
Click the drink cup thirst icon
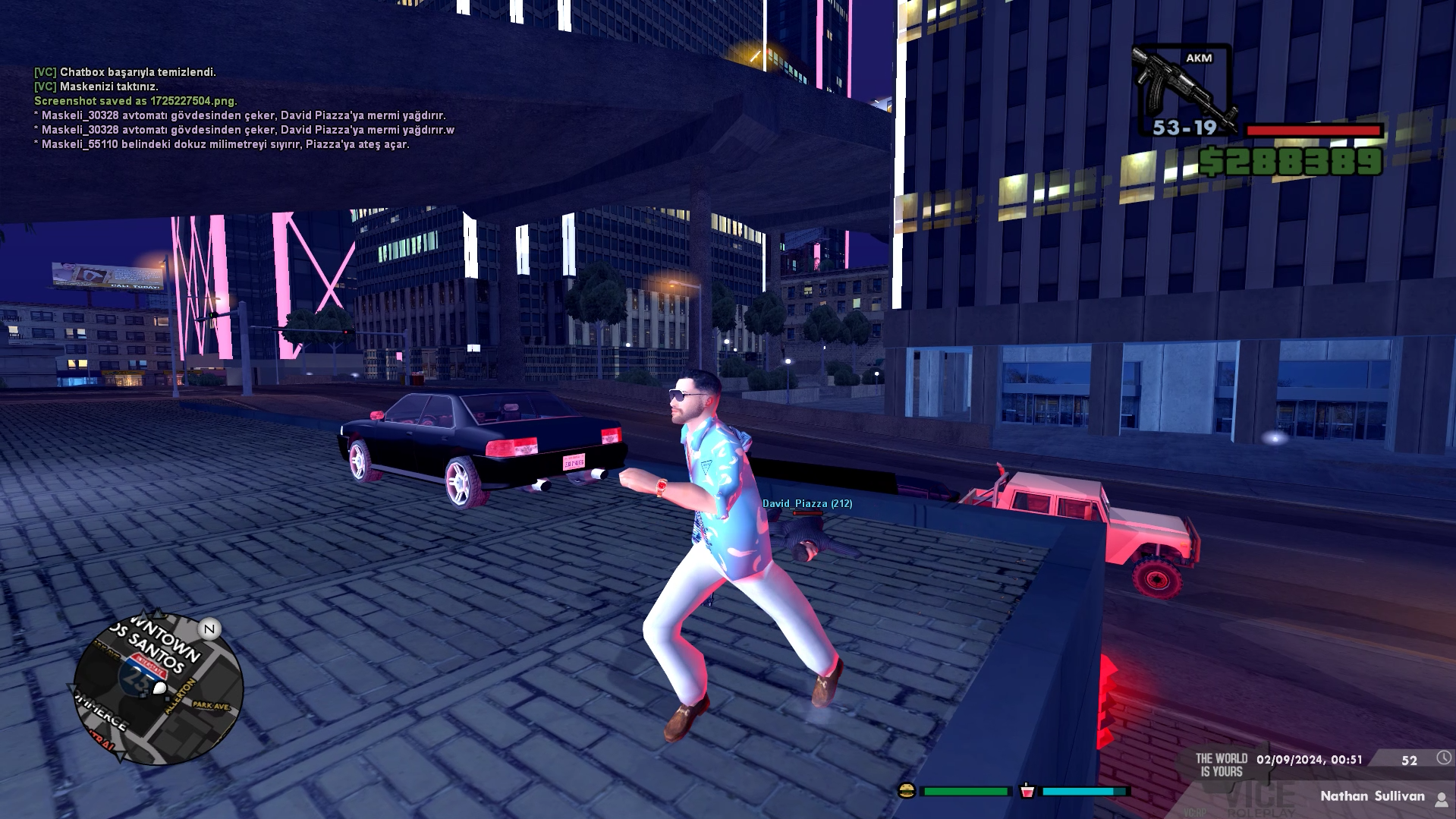point(1027,791)
